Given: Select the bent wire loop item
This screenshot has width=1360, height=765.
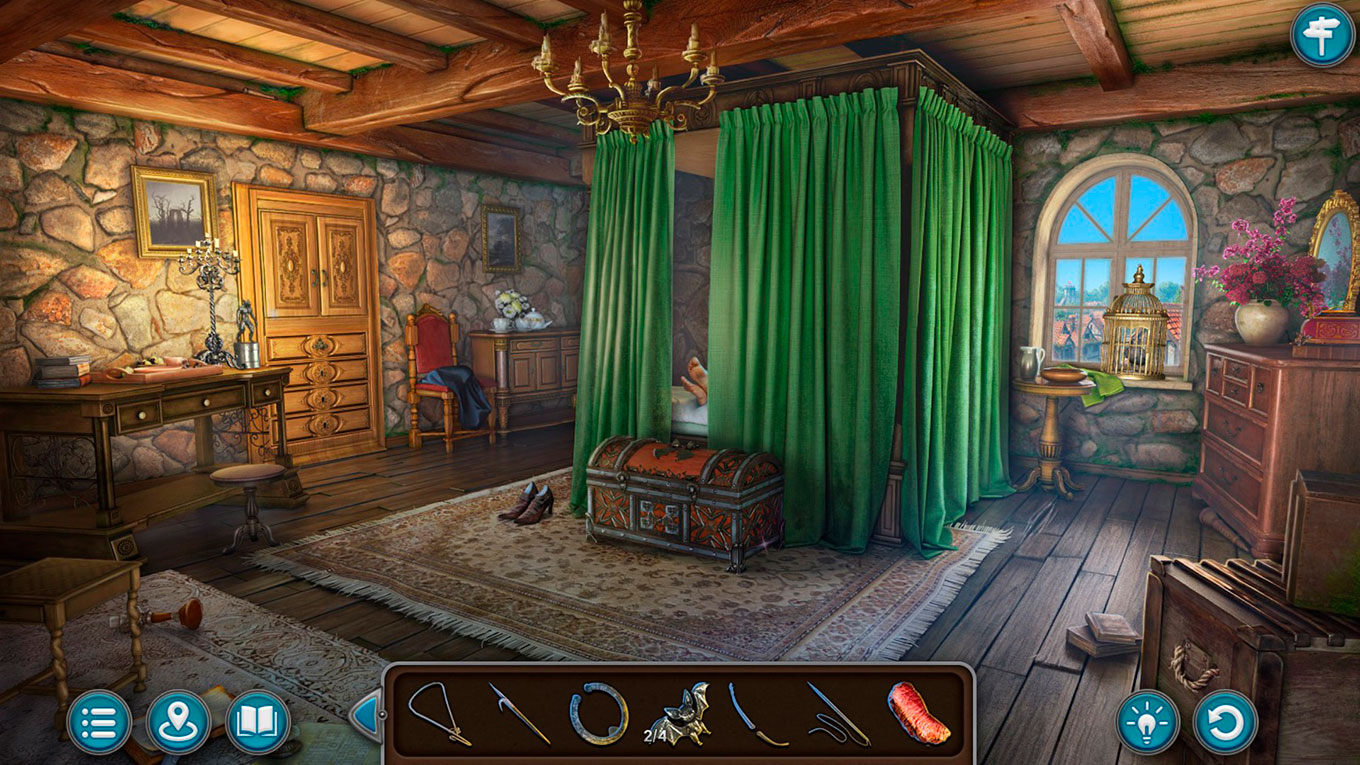Looking at the screenshot, I should pos(438,712).
